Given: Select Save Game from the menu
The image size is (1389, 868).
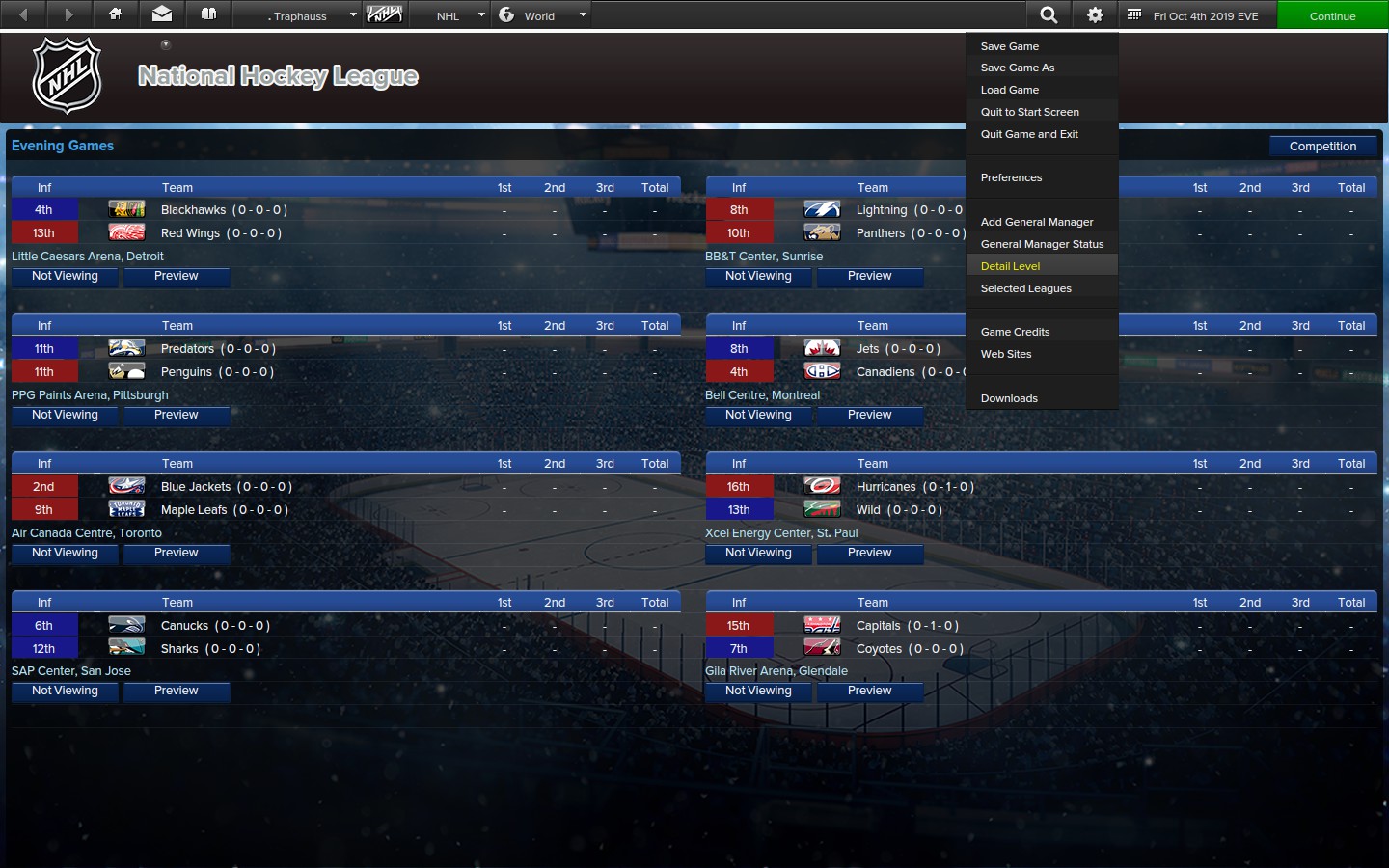Looking at the screenshot, I should [x=1009, y=45].
